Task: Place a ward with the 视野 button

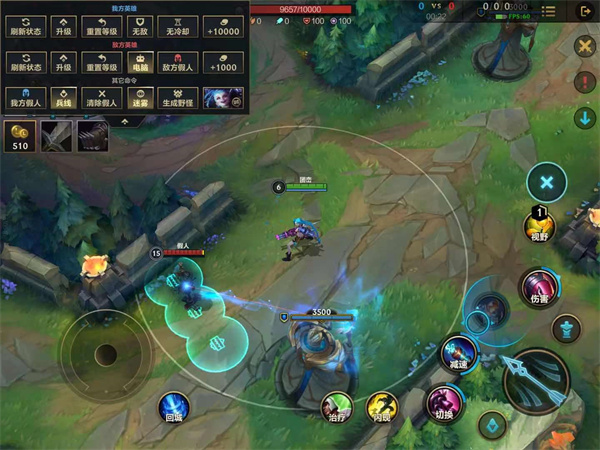Action: [539, 227]
